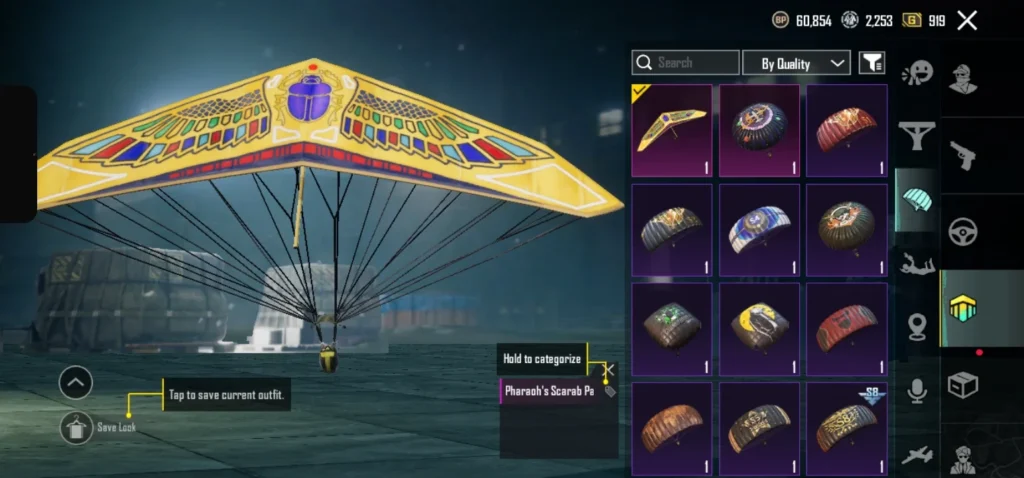Switch to the microphone voice category tab

tap(916, 391)
